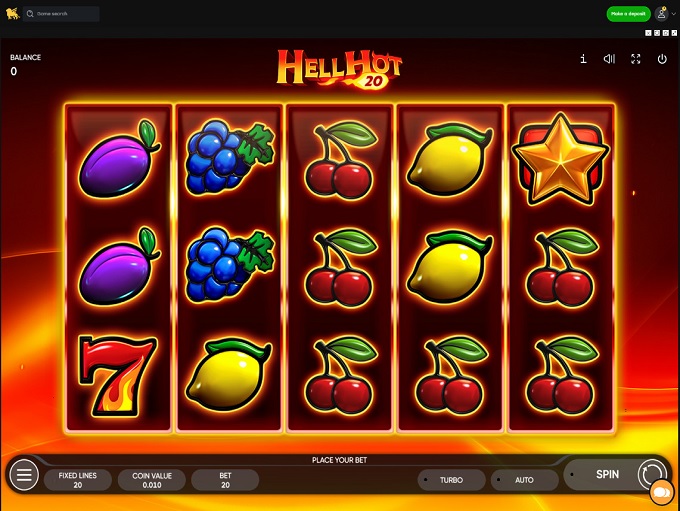The image size is (680, 511).
Task: Open the hamburger game menu
Action: coord(25,475)
